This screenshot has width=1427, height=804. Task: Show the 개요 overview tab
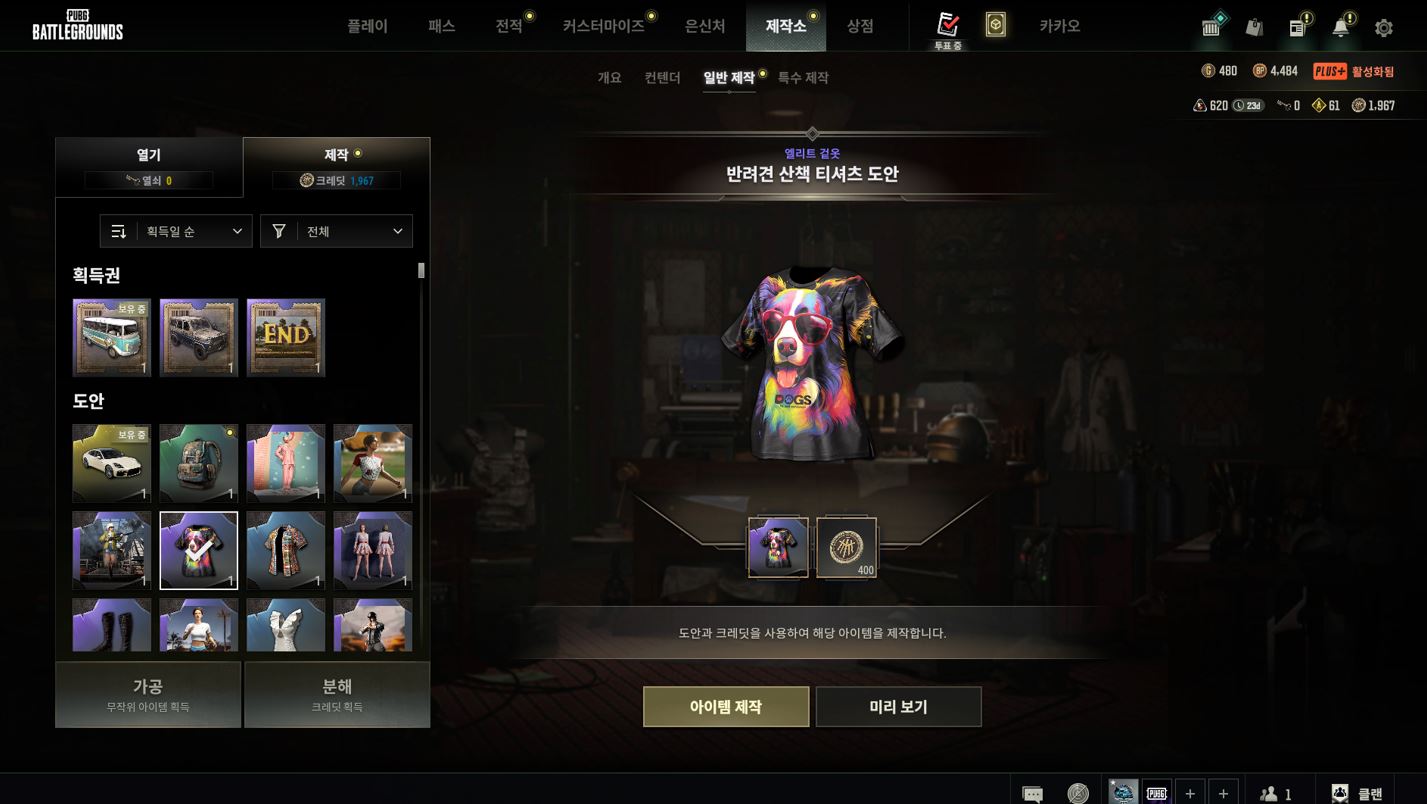tap(609, 78)
